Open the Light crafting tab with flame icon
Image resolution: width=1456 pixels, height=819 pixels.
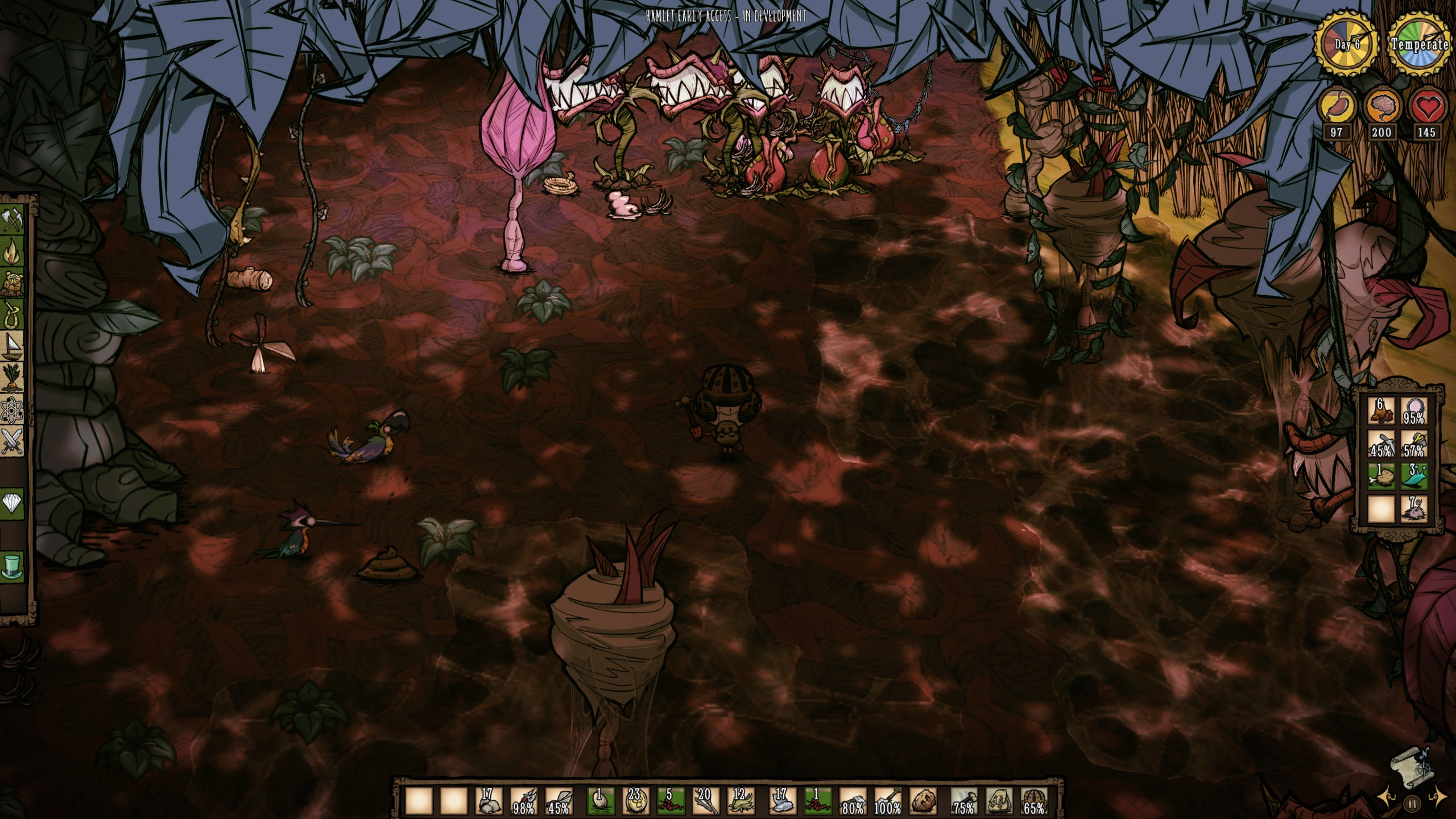(13, 251)
